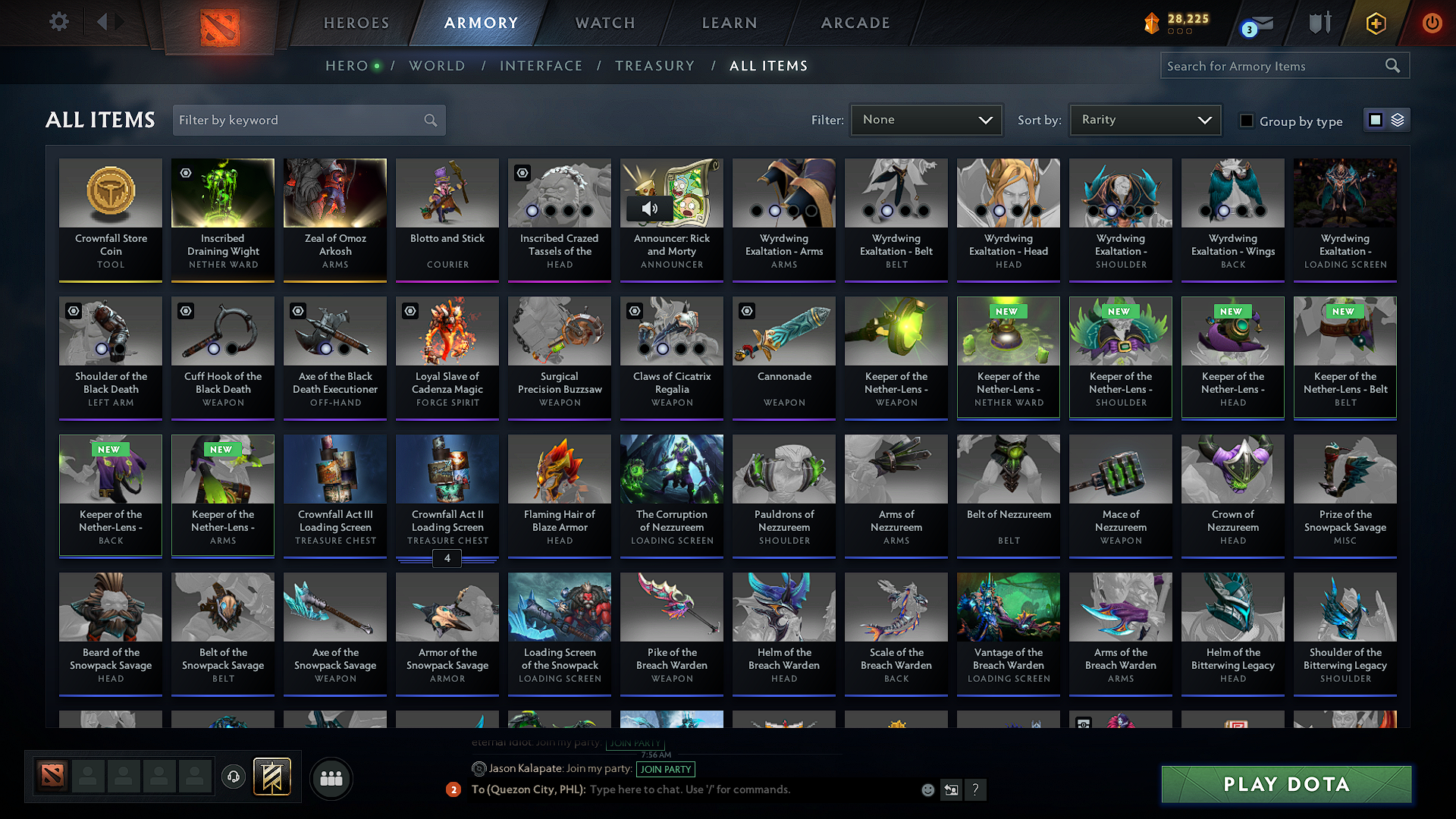
Task: Click the red power button
Action: coord(1432,23)
